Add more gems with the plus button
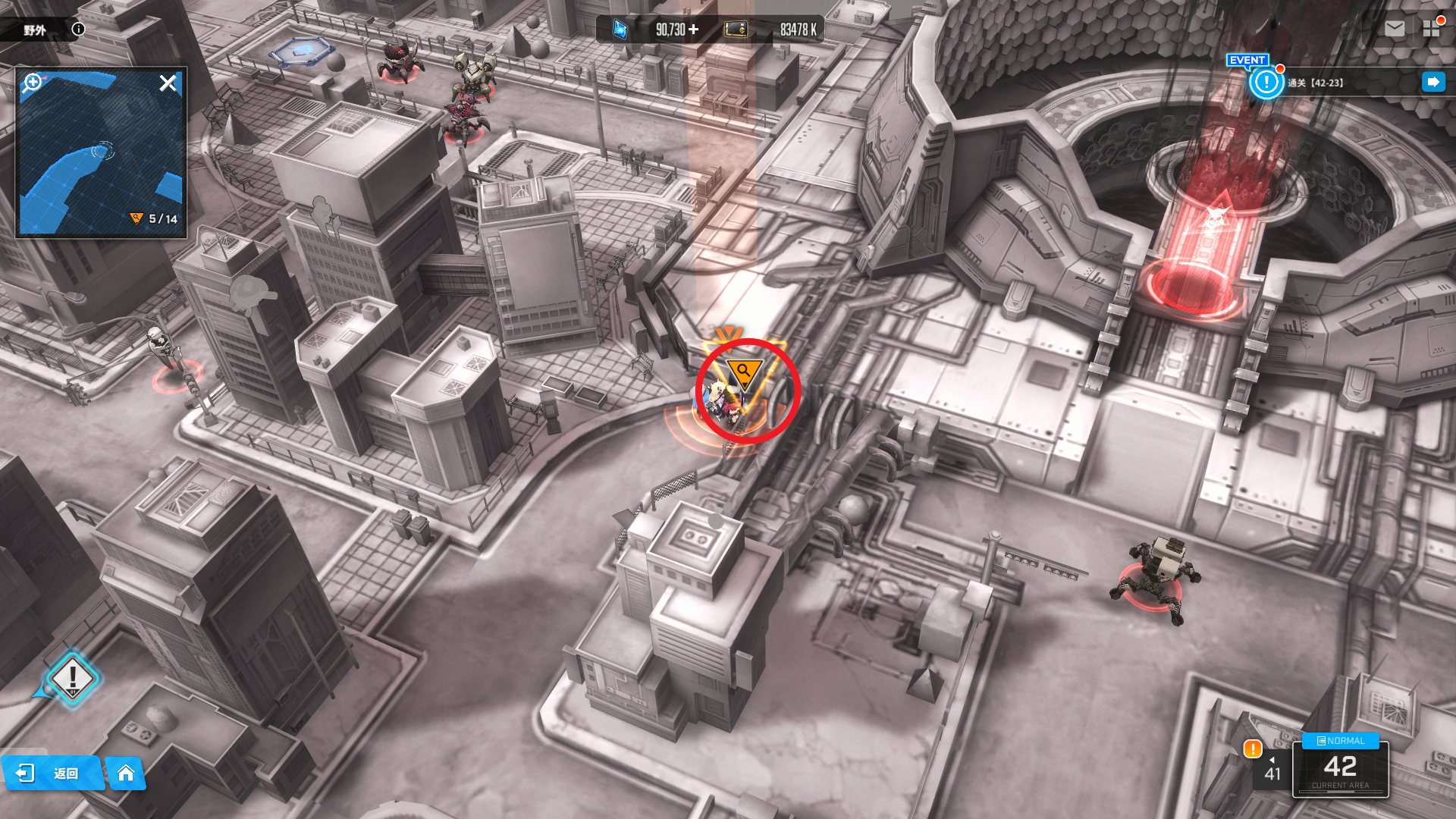The image size is (1456, 819). tap(694, 30)
